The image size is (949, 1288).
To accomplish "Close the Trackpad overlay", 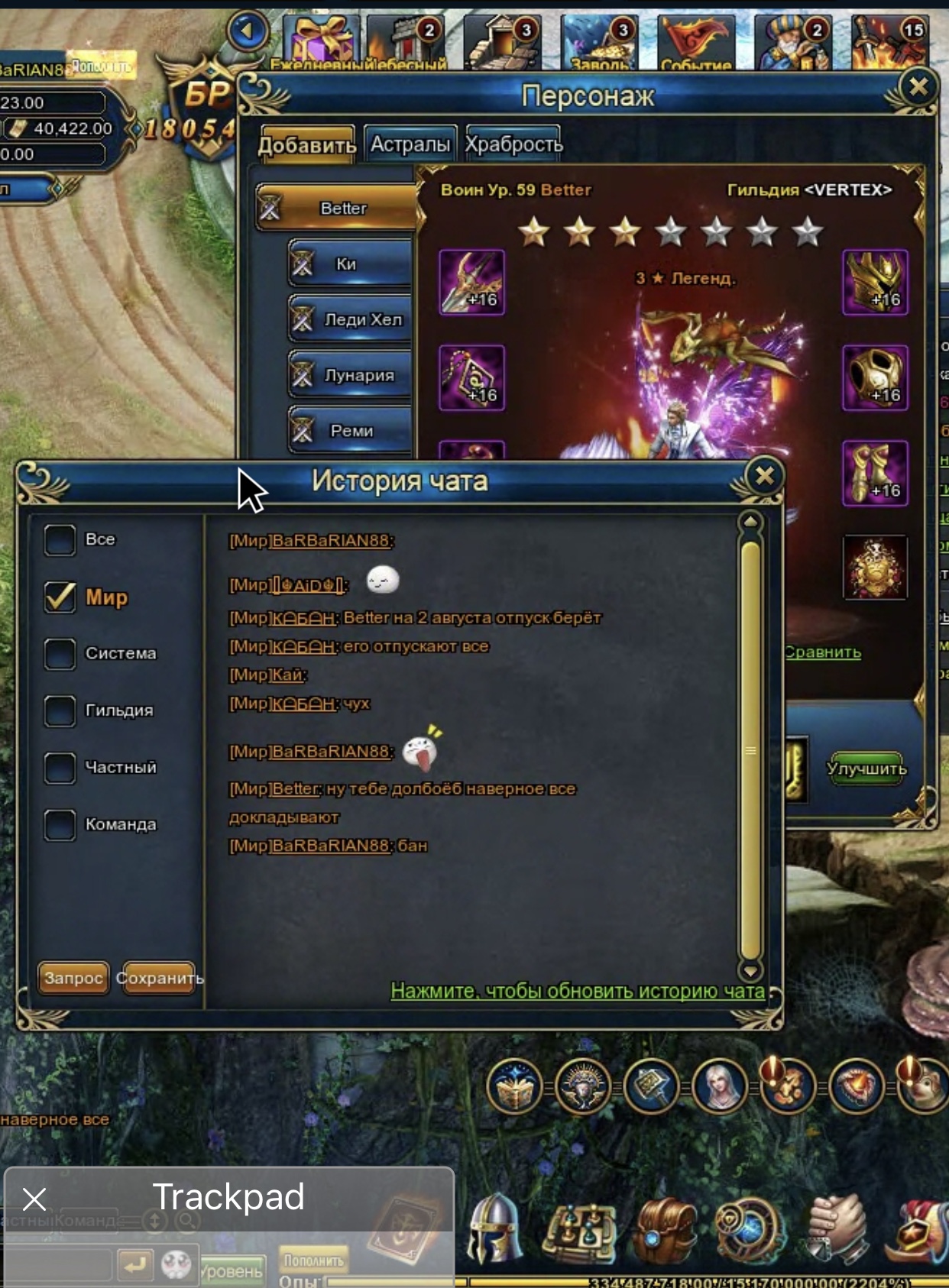I will pyautogui.click(x=34, y=1199).
